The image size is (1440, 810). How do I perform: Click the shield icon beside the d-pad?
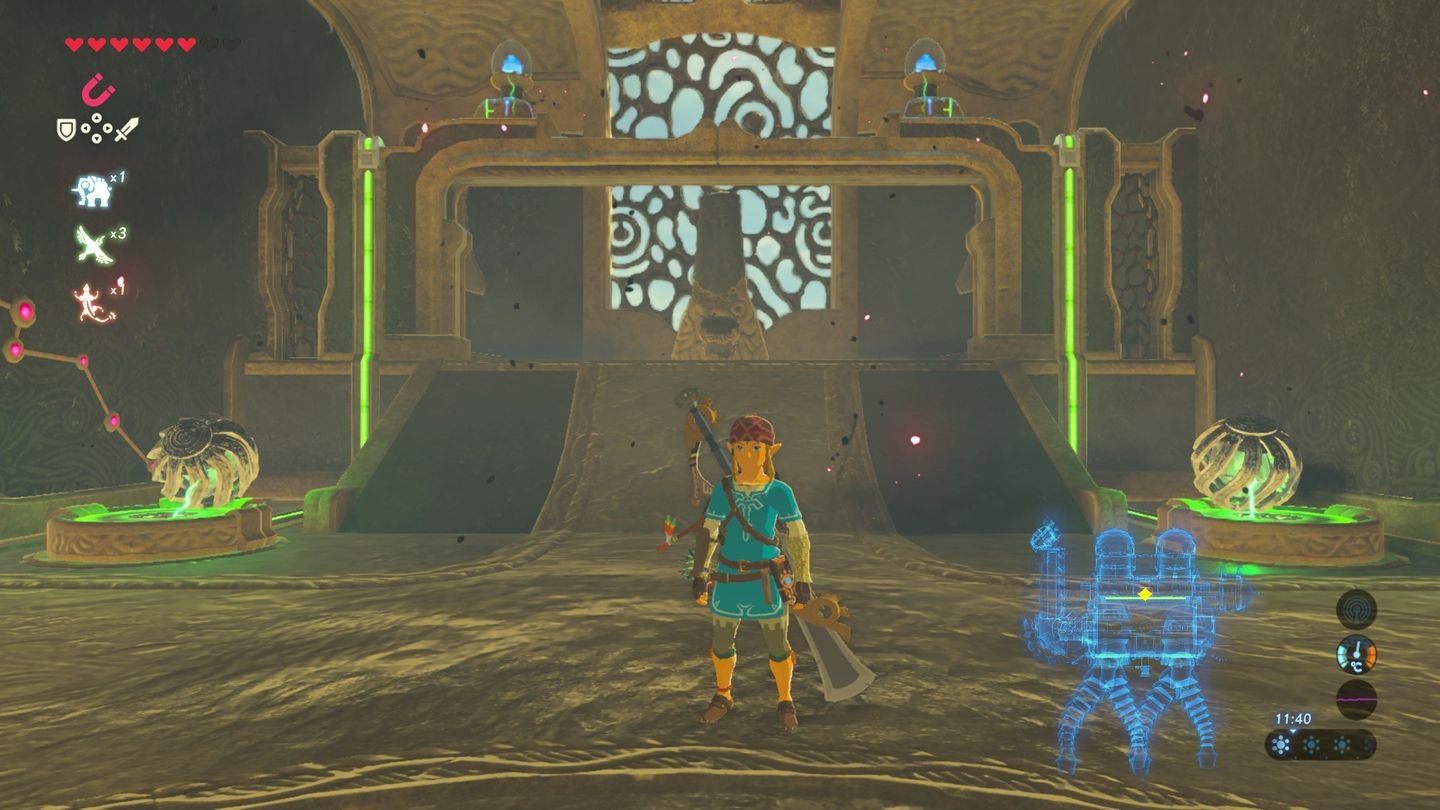pyautogui.click(x=65, y=131)
